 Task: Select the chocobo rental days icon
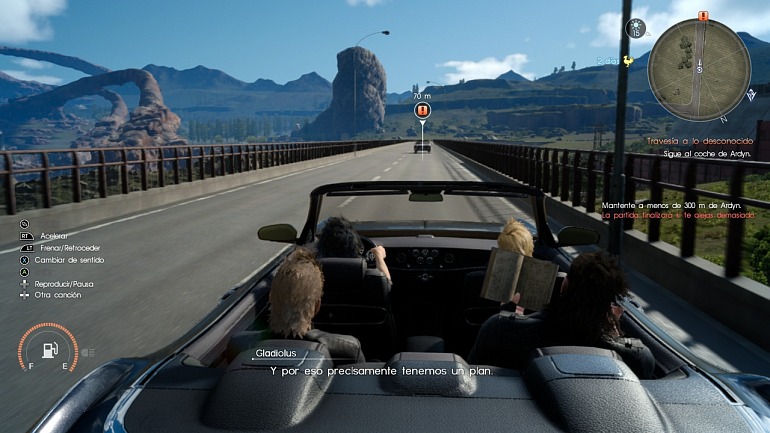point(627,60)
